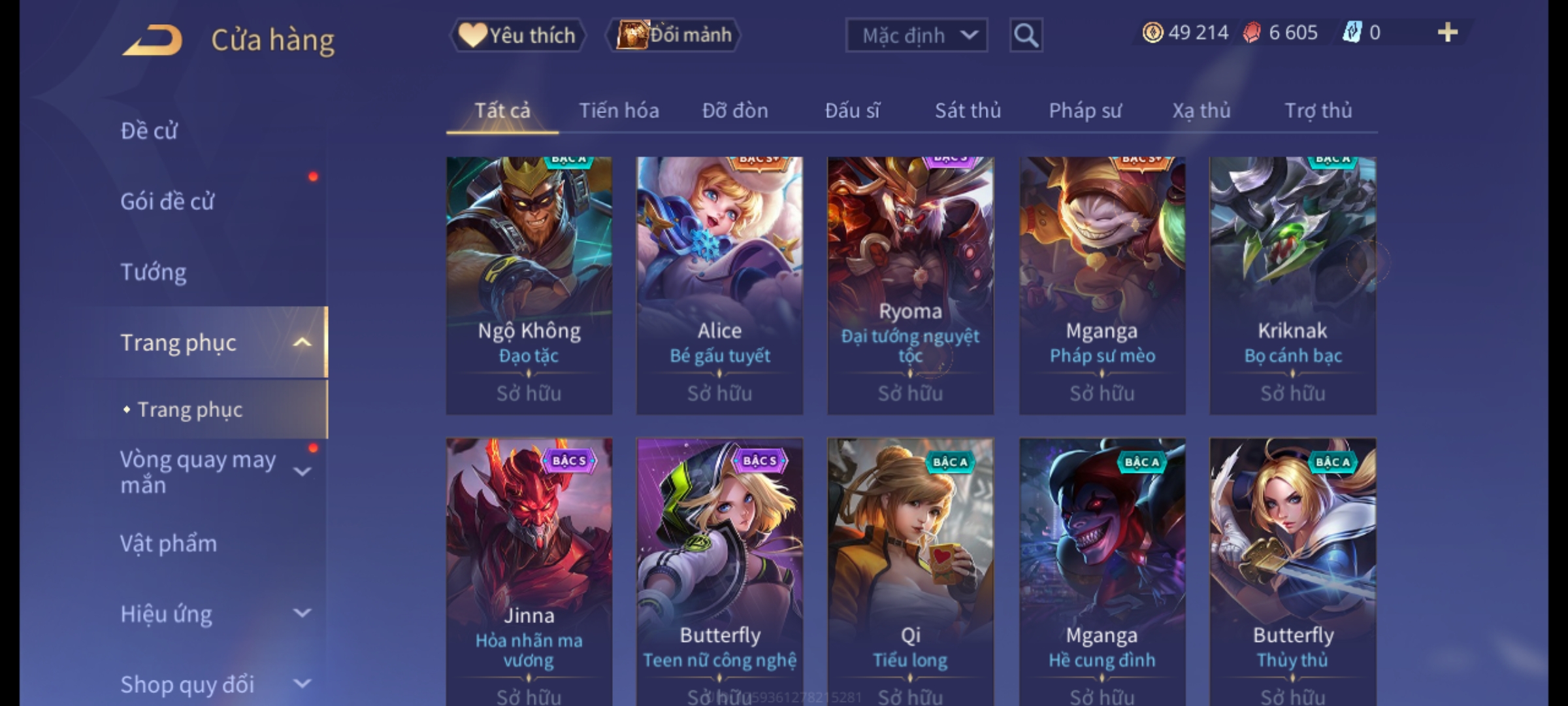Open the Trợ thủ tab
The height and width of the screenshot is (706, 1568).
(1318, 110)
